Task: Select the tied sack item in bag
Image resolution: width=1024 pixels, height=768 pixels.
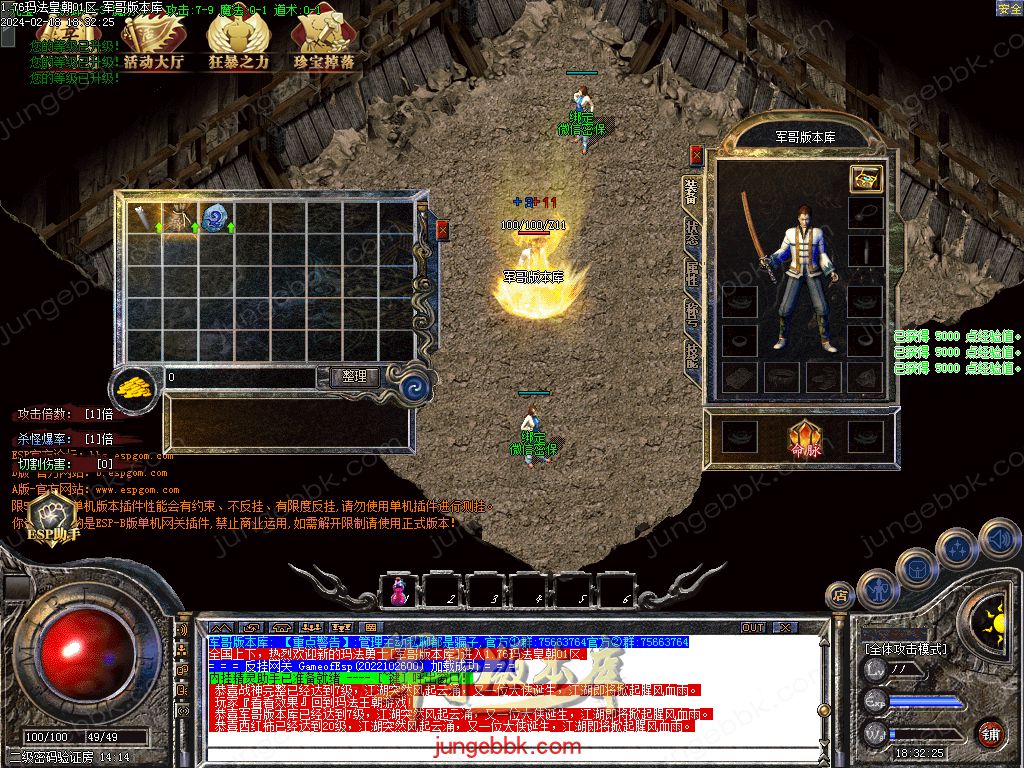Action: pos(179,219)
